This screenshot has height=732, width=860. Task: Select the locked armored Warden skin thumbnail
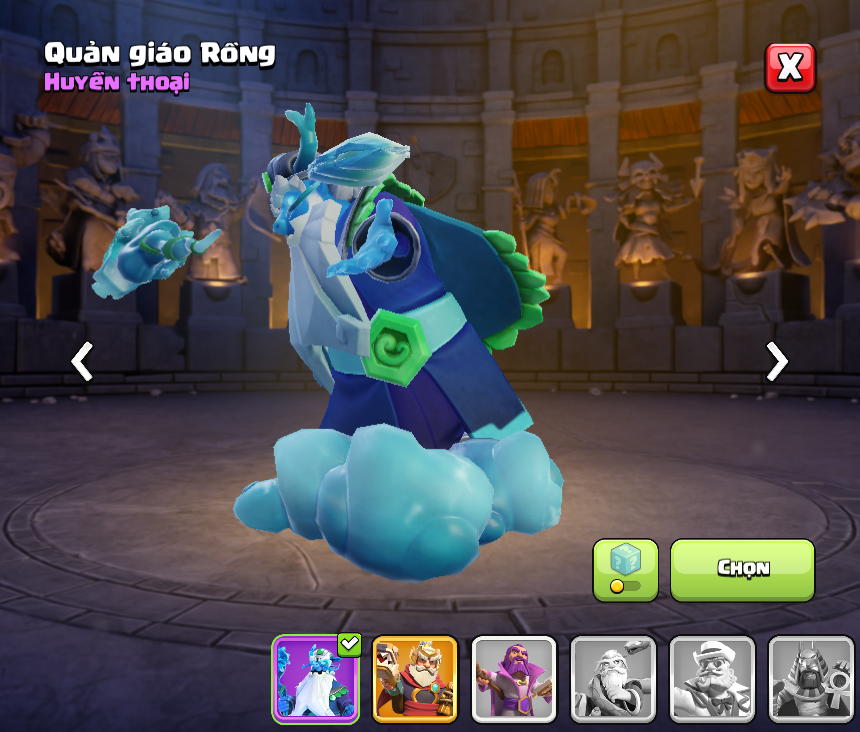click(811, 679)
